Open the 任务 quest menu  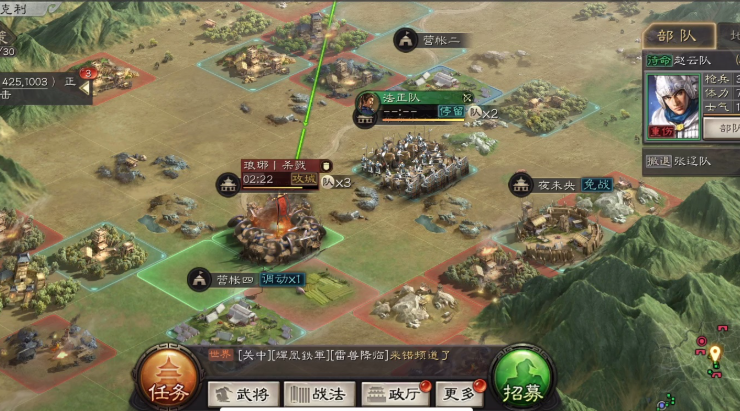166,379
